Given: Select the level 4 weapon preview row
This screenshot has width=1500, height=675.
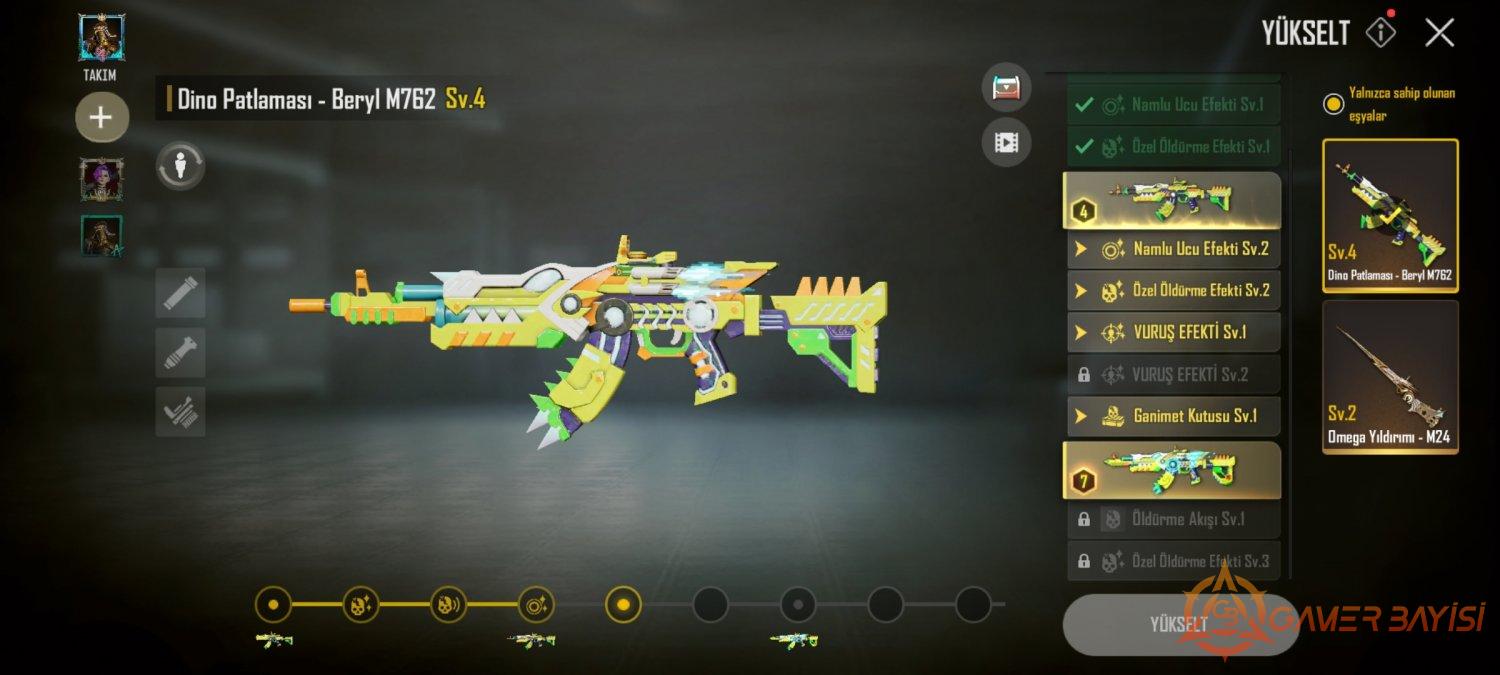Looking at the screenshot, I should pyautogui.click(x=1171, y=200).
